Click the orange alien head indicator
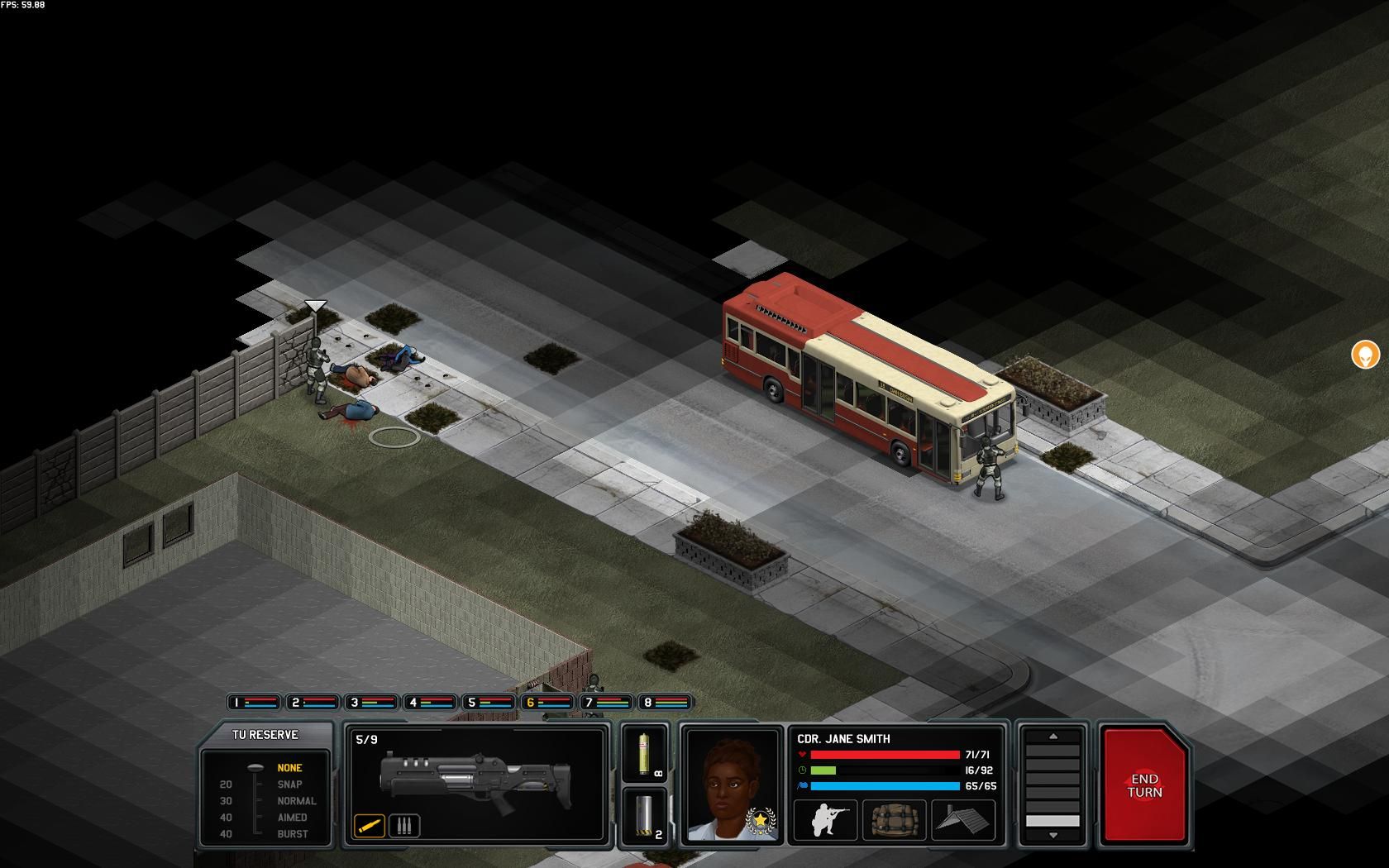 point(1365,355)
